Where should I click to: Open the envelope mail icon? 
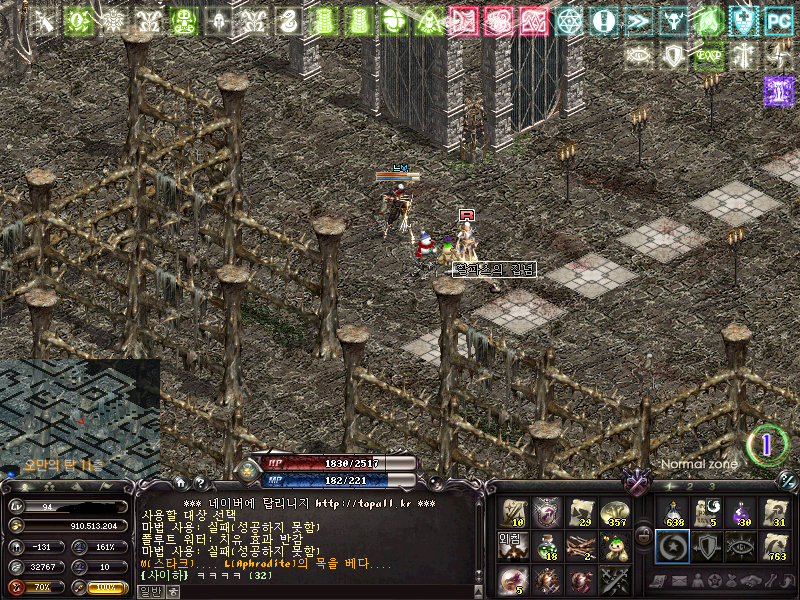[679, 581]
